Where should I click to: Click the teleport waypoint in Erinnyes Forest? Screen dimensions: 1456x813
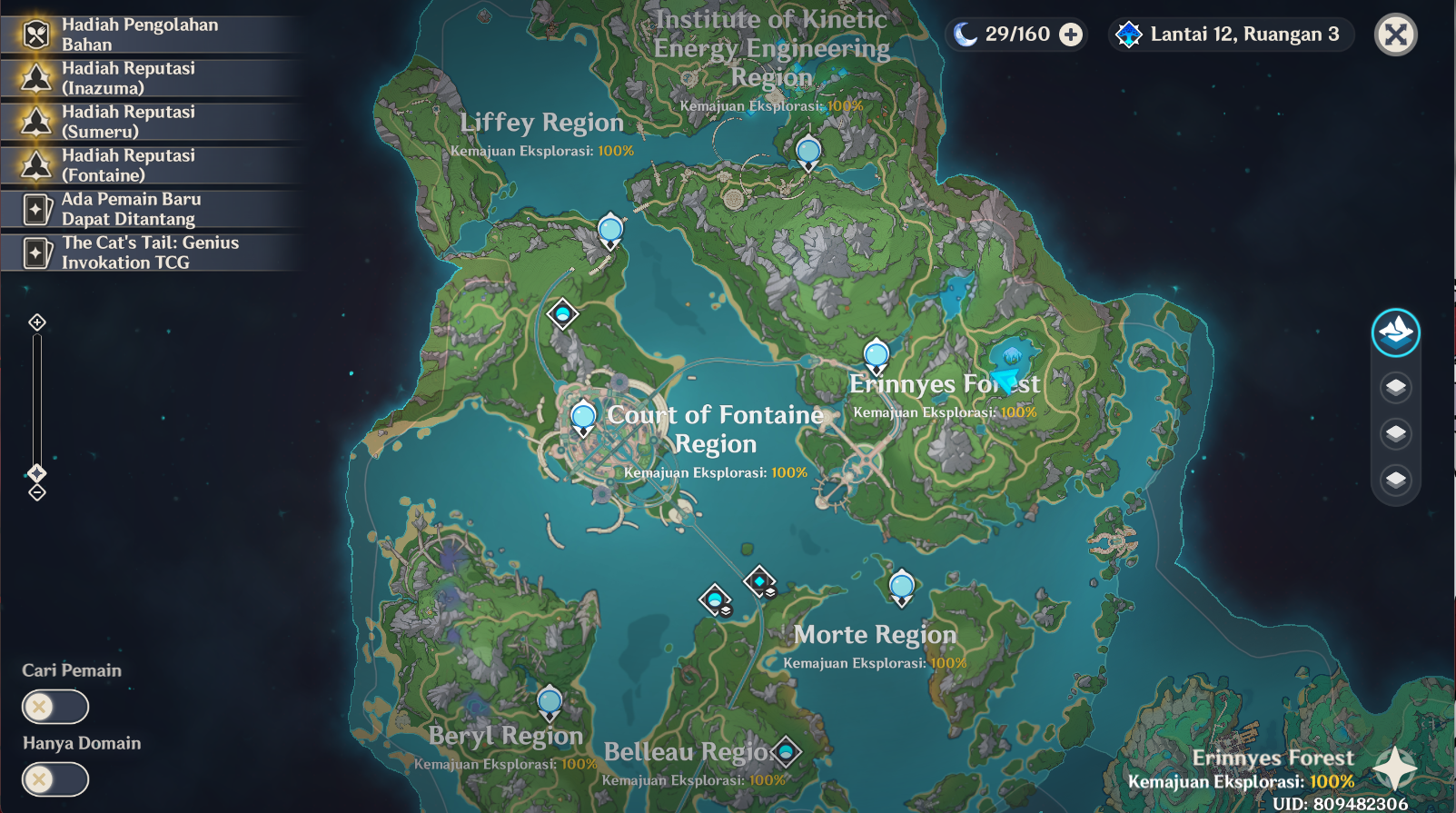click(x=875, y=355)
